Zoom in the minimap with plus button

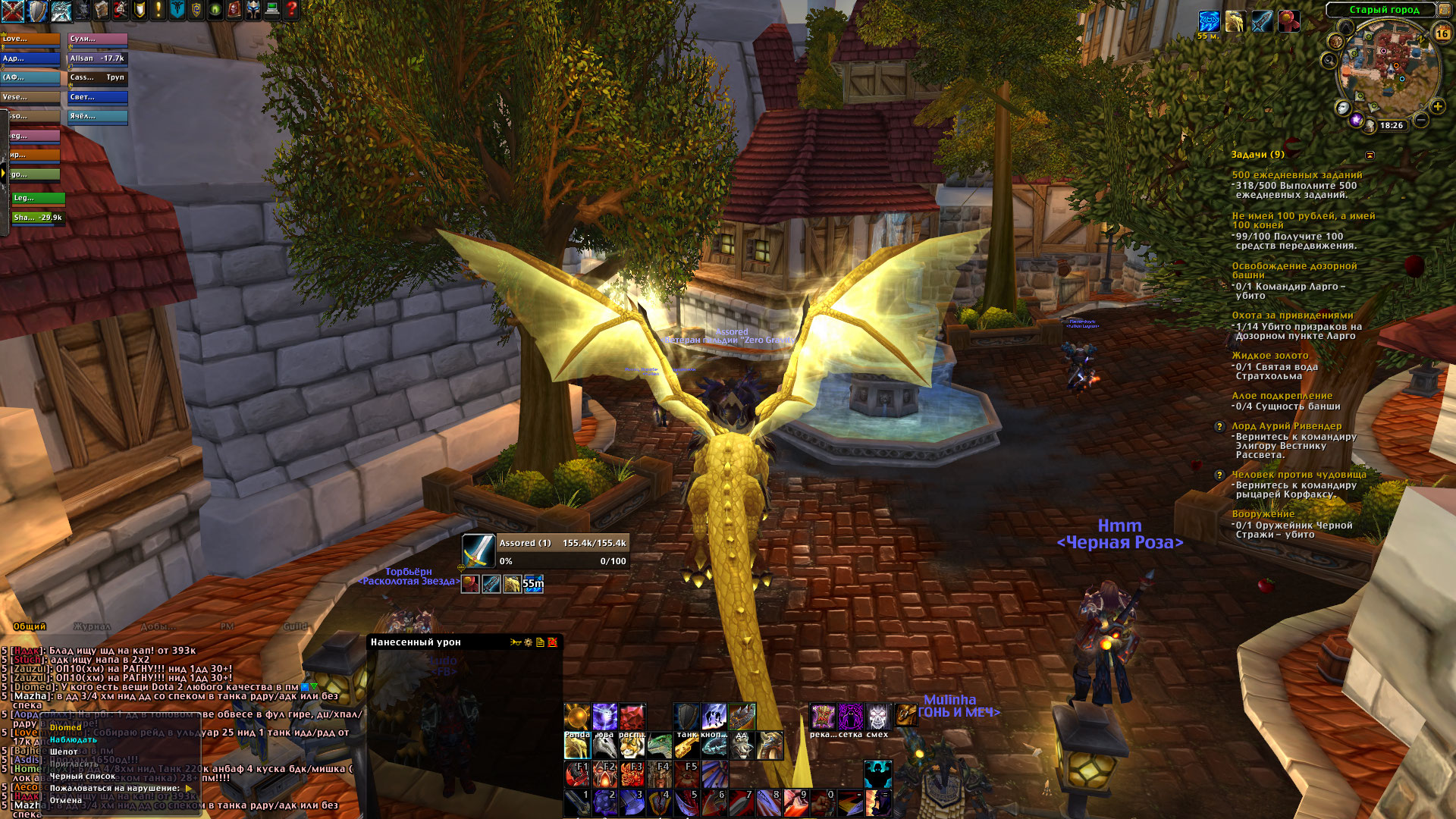pos(1437,107)
